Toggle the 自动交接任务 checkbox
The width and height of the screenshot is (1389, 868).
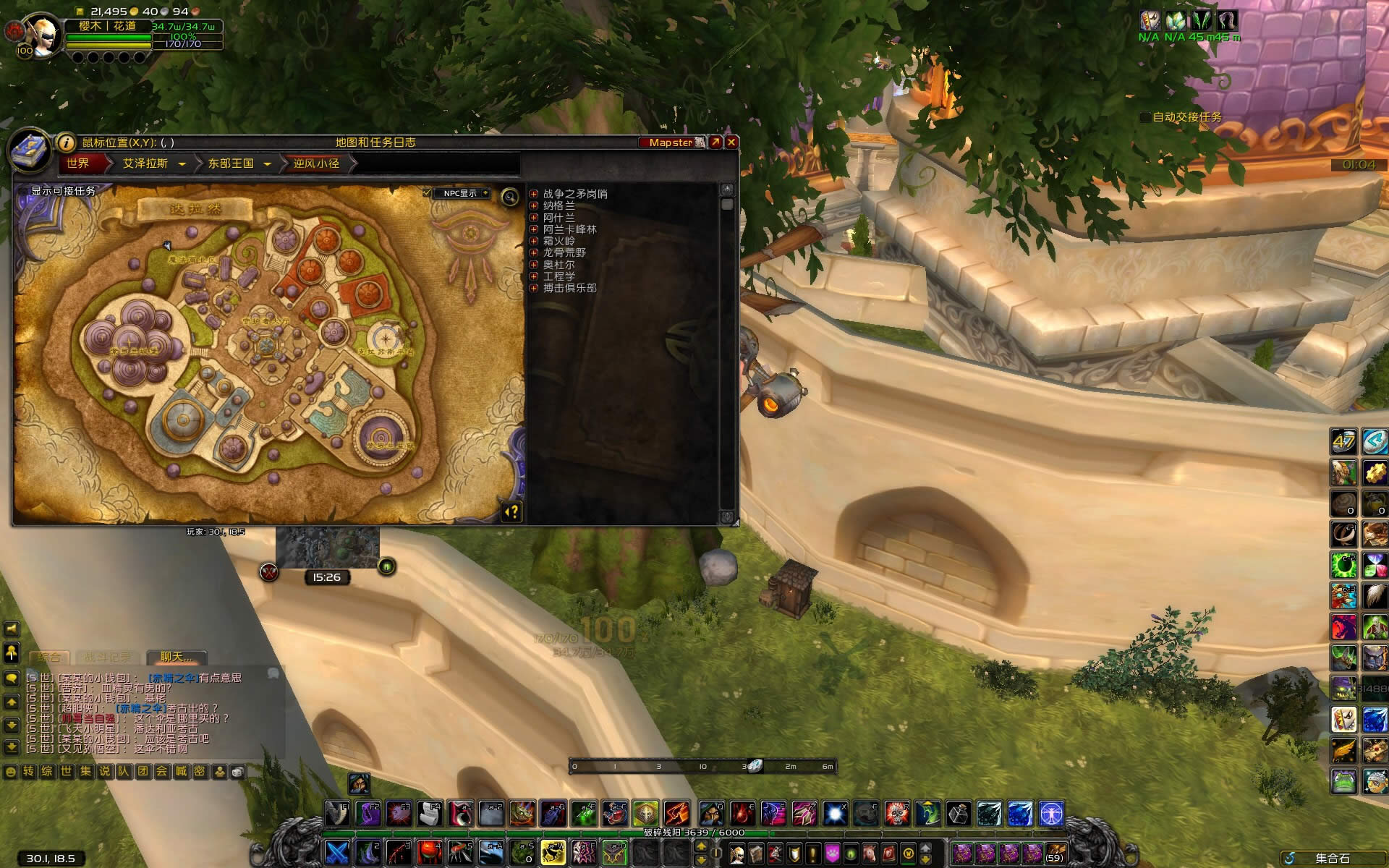(x=1145, y=117)
